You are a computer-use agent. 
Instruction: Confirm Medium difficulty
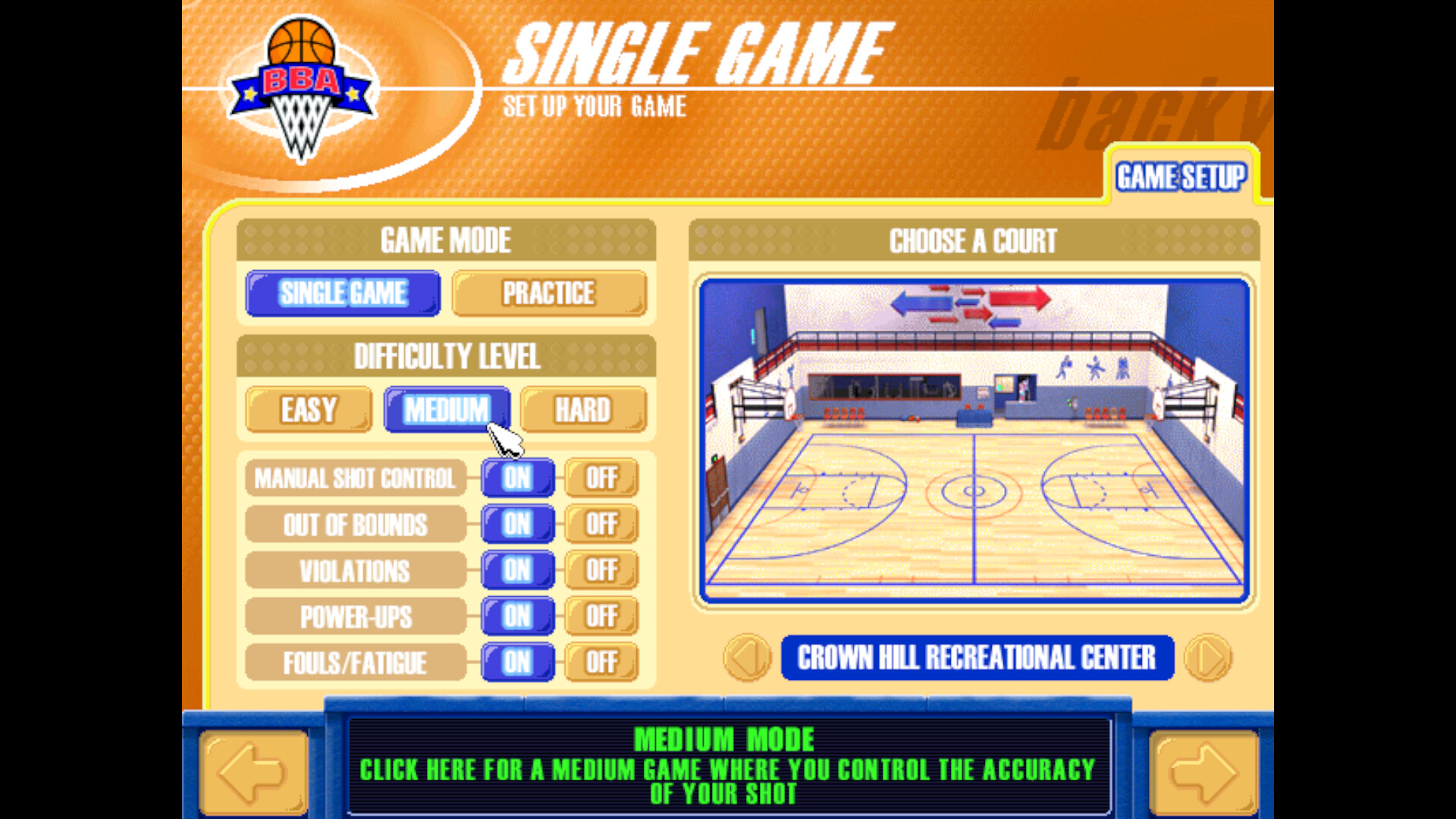pos(447,409)
